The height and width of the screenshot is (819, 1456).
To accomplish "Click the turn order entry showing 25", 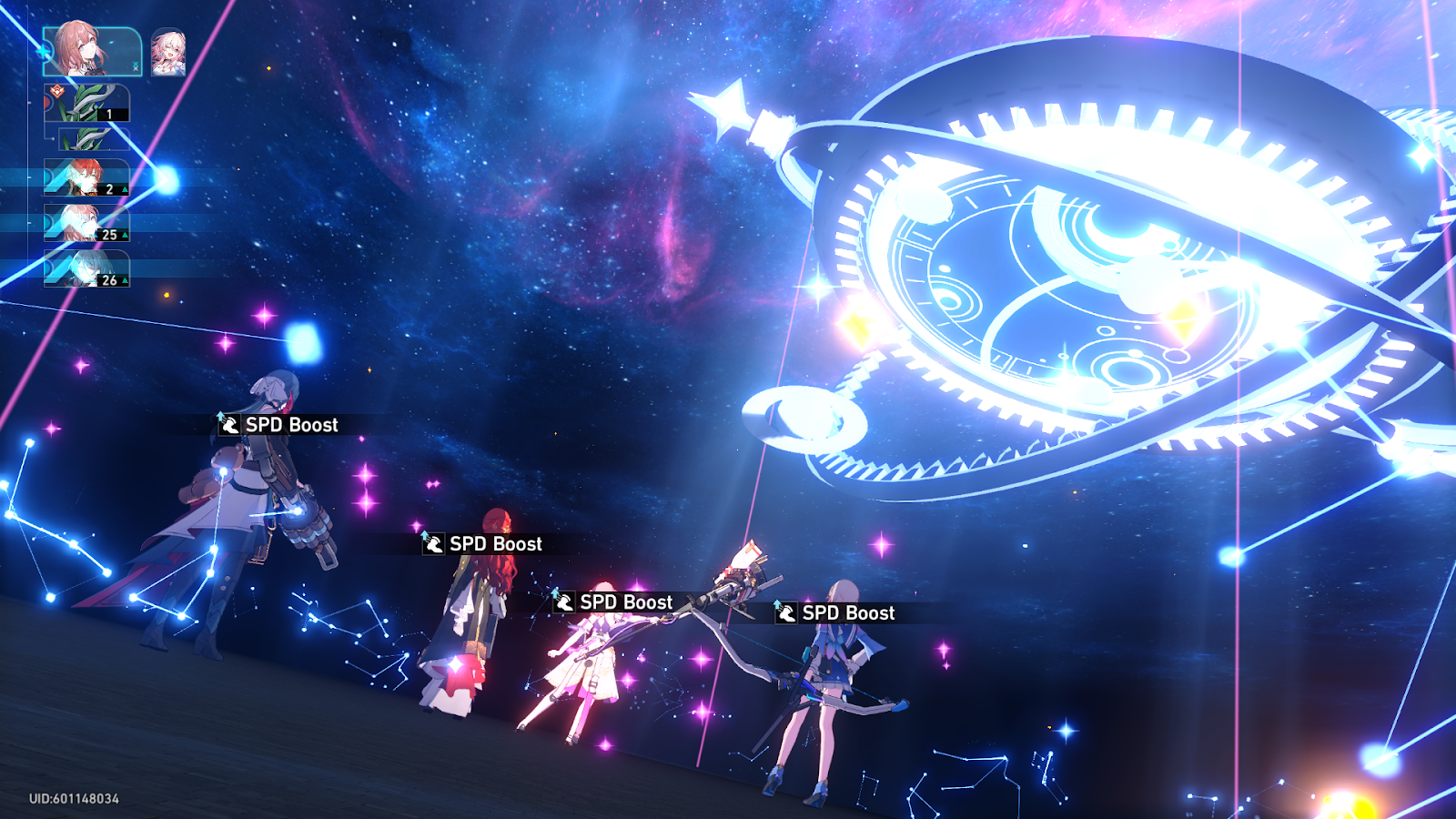I will coord(84,227).
